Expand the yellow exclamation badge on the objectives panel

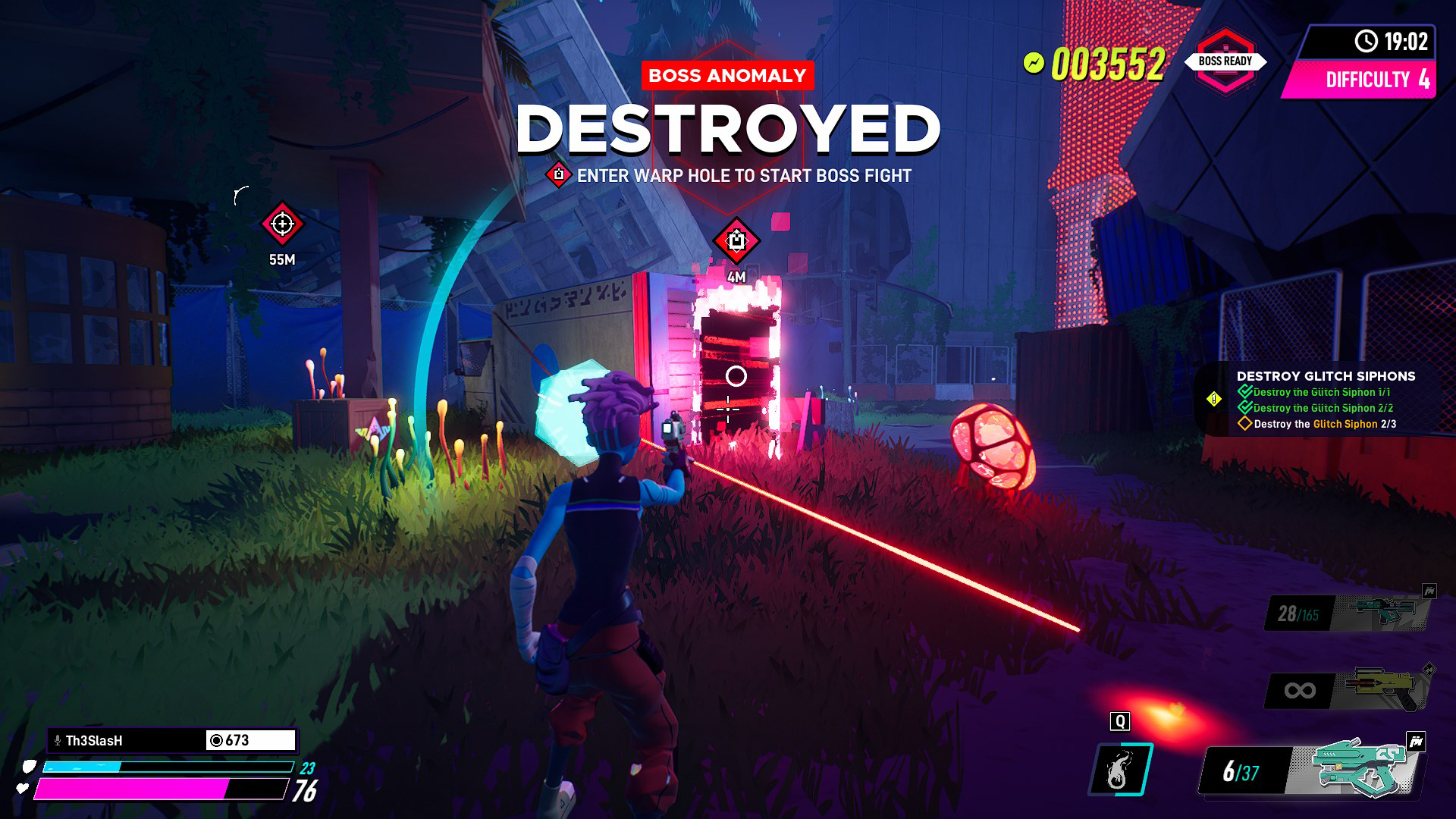click(1214, 399)
